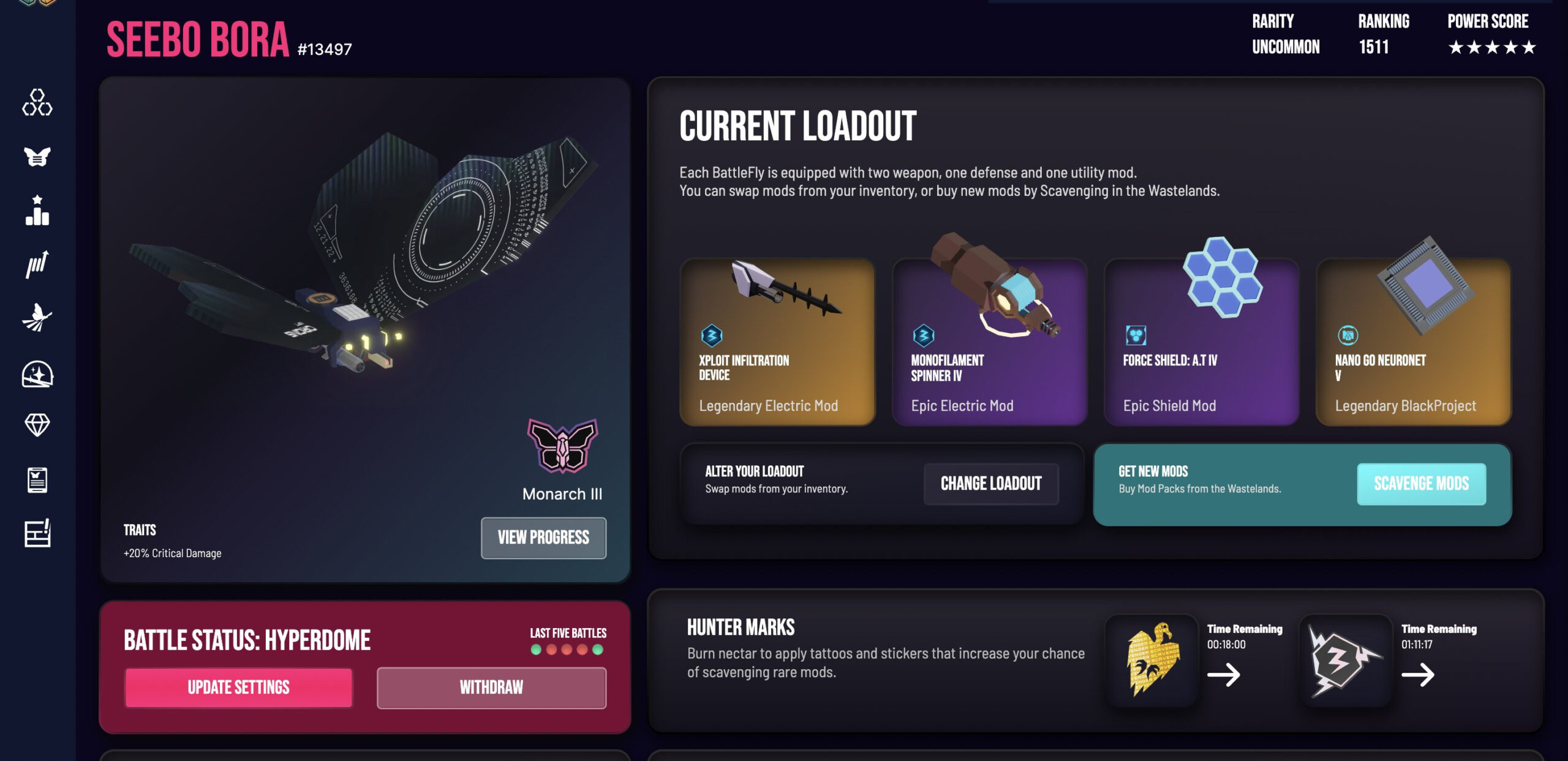Select the rising bar chart sidebar icon
Viewport: 1568px width, 761px height.
tap(37, 264)
